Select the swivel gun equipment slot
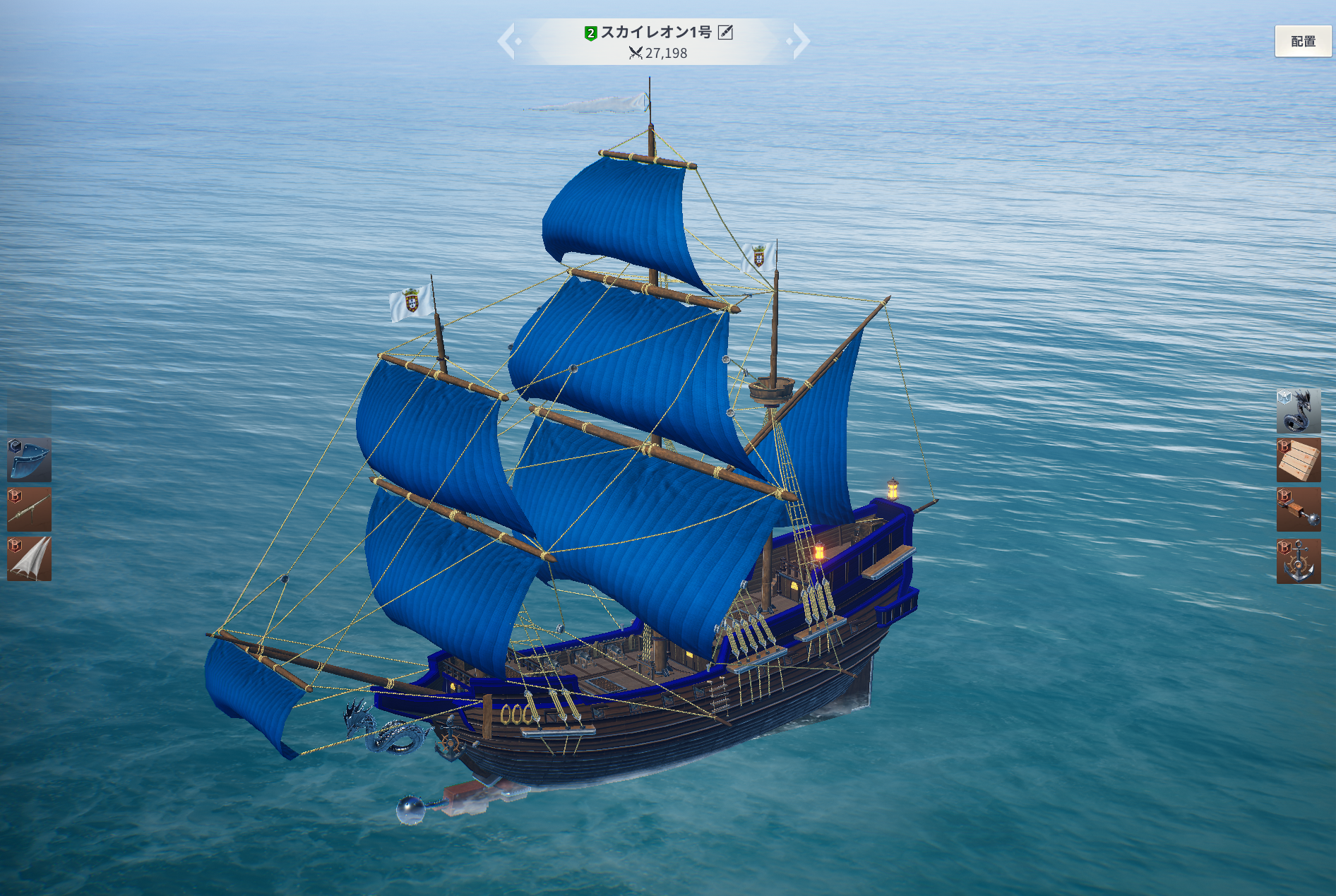Viewport: 1336px width, 896px height. point(29,509)
